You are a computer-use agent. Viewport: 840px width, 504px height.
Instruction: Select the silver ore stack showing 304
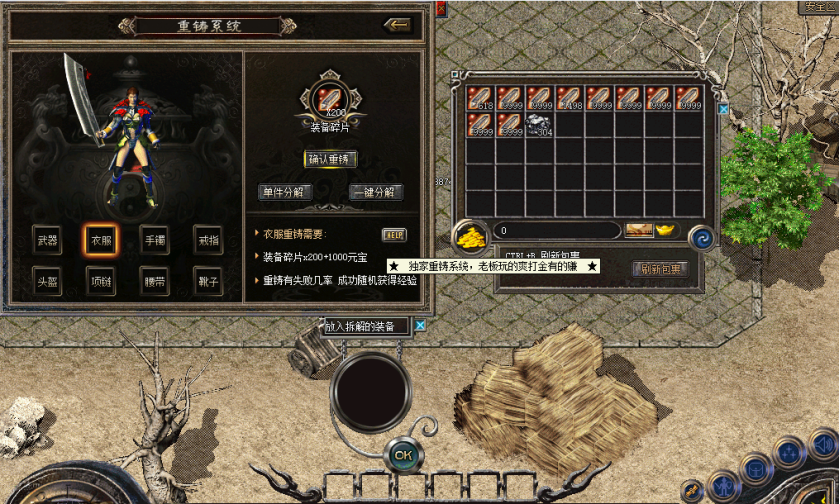[x=540, y=124]
